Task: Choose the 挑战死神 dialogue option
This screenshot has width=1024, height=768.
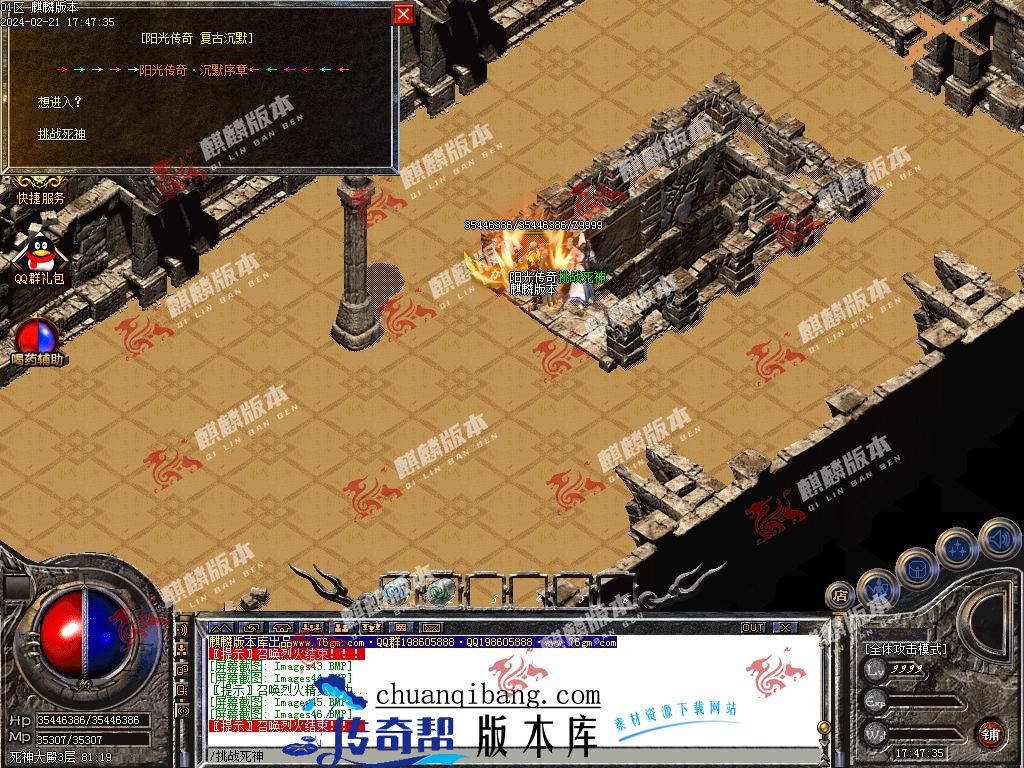Action: click(62, 134)
